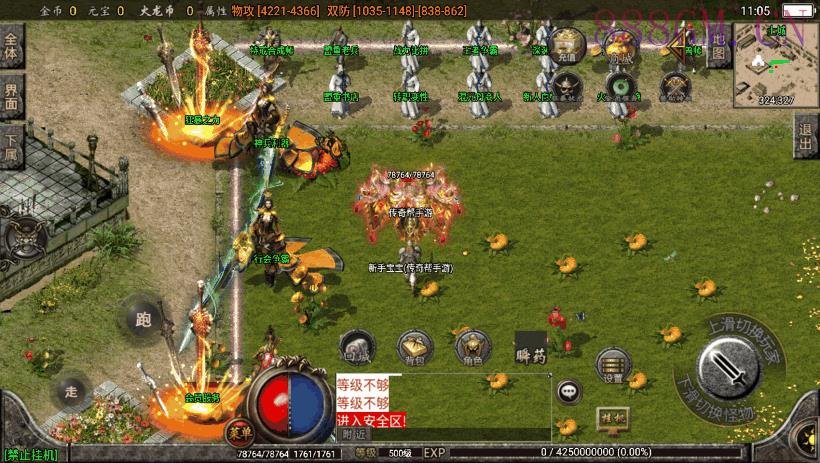This screenshot has height=463, width=820.
Task: Tap the 退出 exit button
Action: 806,137
